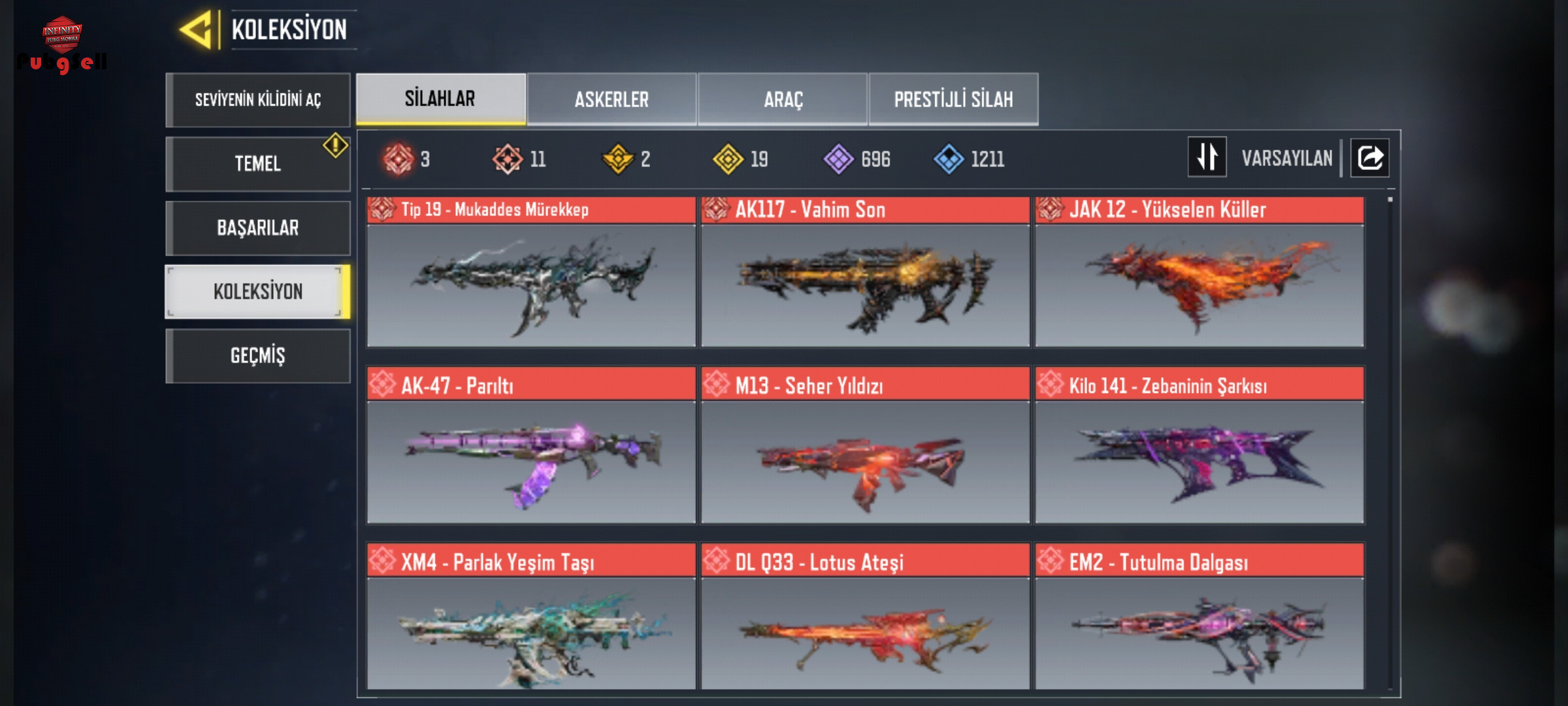Choose the Geçmiş menu entry
Viewport: 1568px width, 706px height.
point(258,356)
